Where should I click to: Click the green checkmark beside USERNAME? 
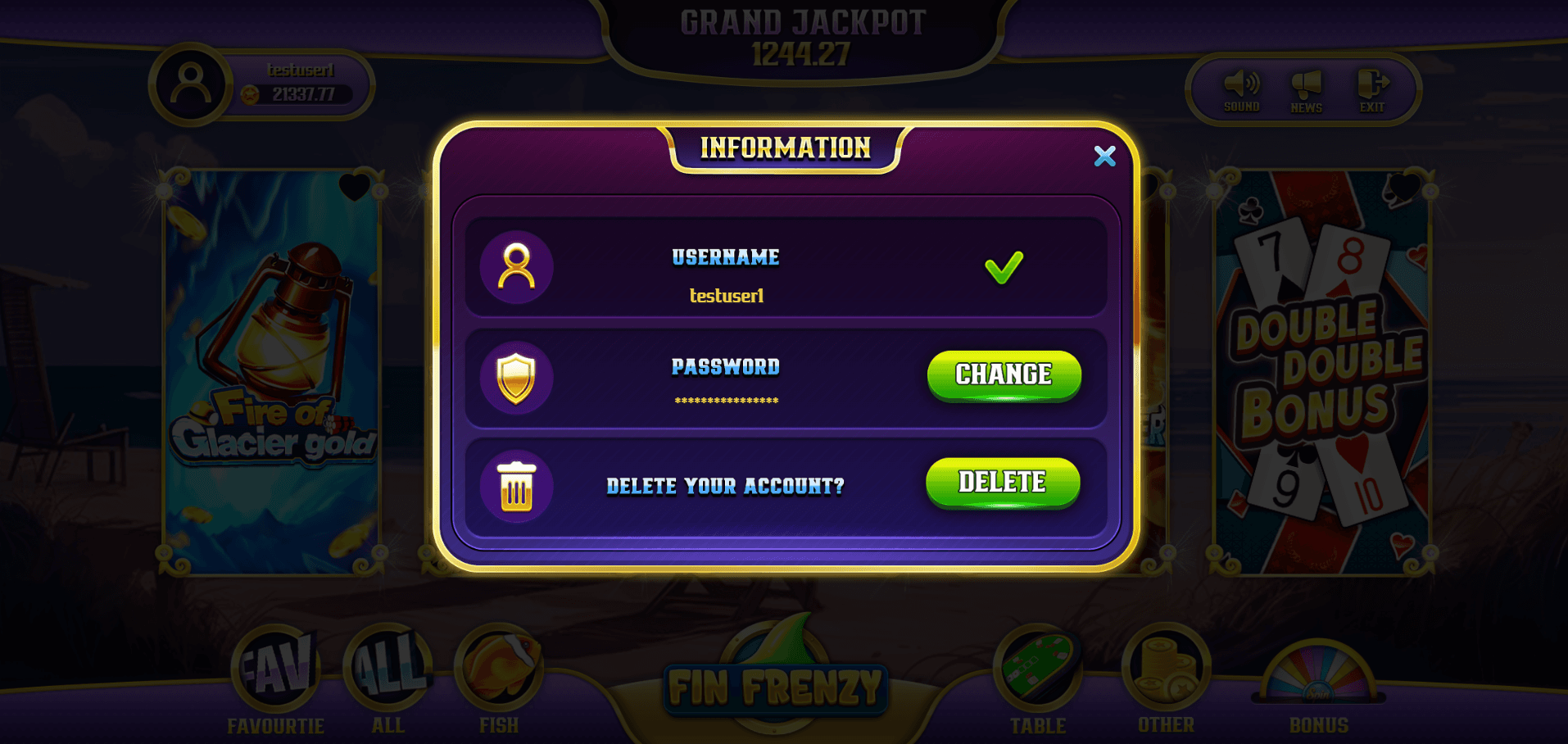[x=1004, y=265]
